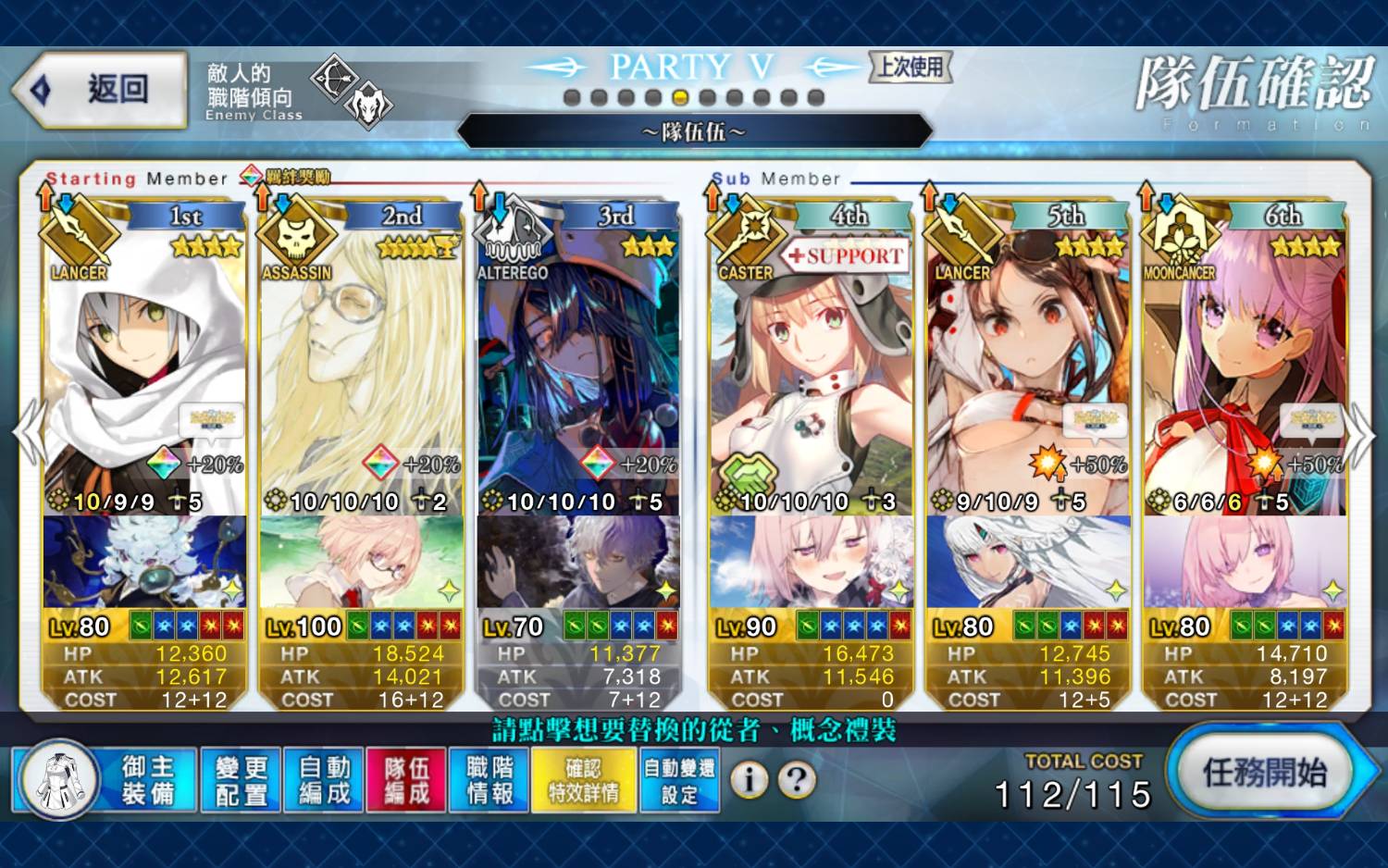Switch to next party with right arrow

pyautogui.click(x=1362, y=433)
